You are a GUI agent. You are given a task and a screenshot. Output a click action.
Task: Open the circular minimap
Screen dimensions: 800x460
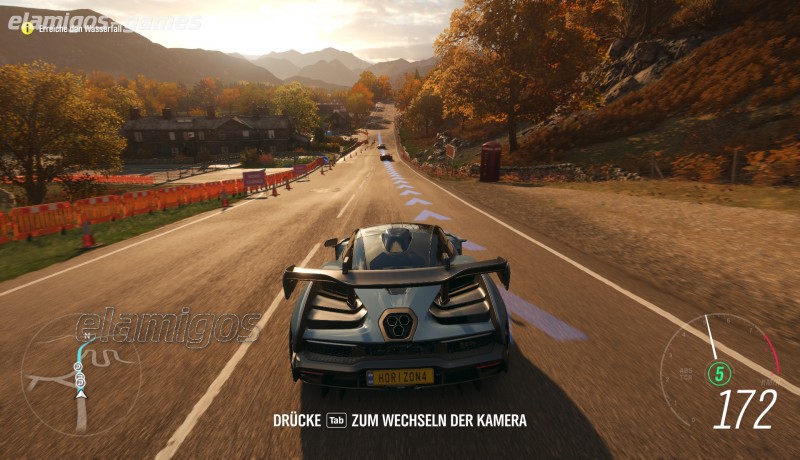[81, 374]
